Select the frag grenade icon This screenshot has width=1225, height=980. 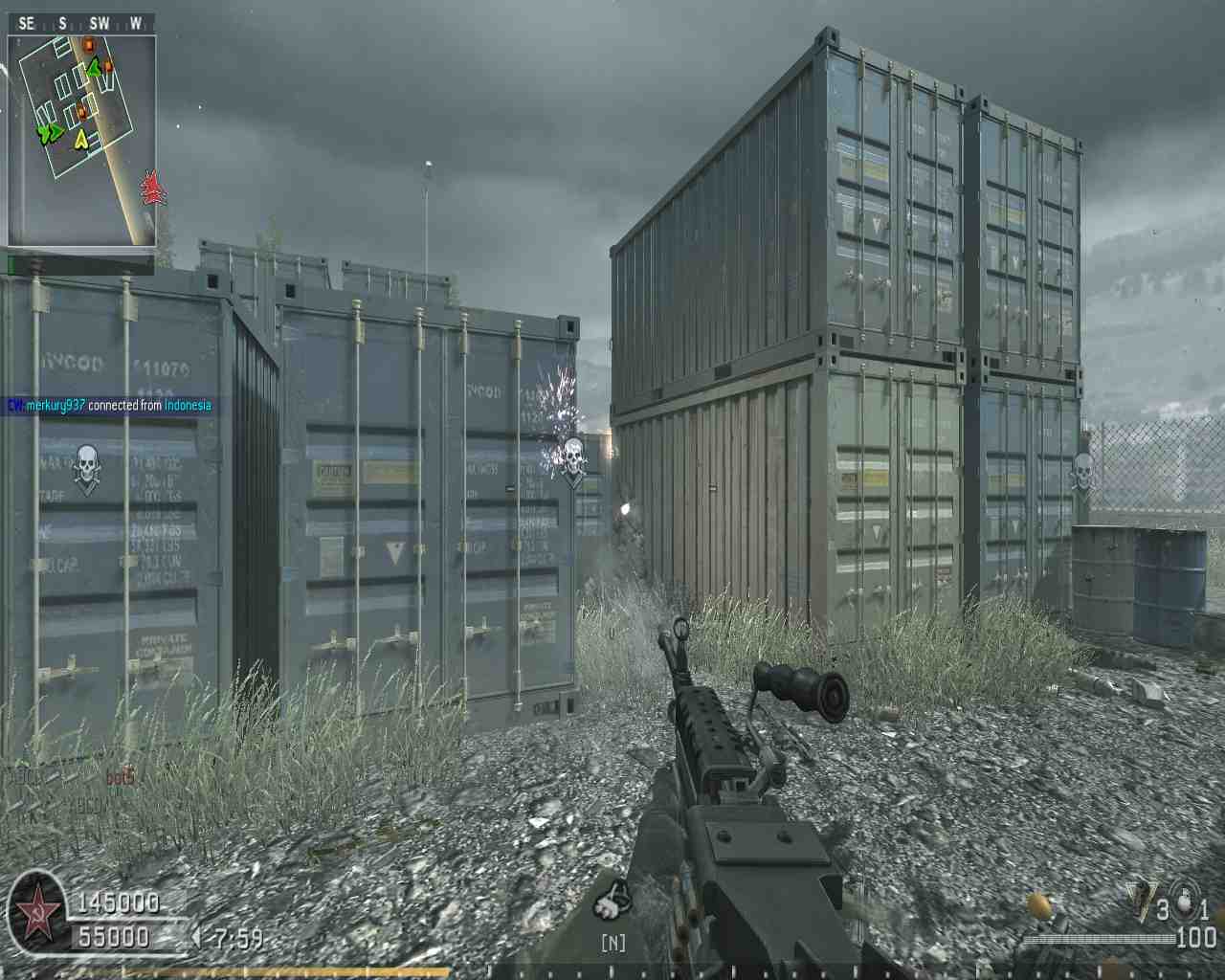click(1187, 901)
